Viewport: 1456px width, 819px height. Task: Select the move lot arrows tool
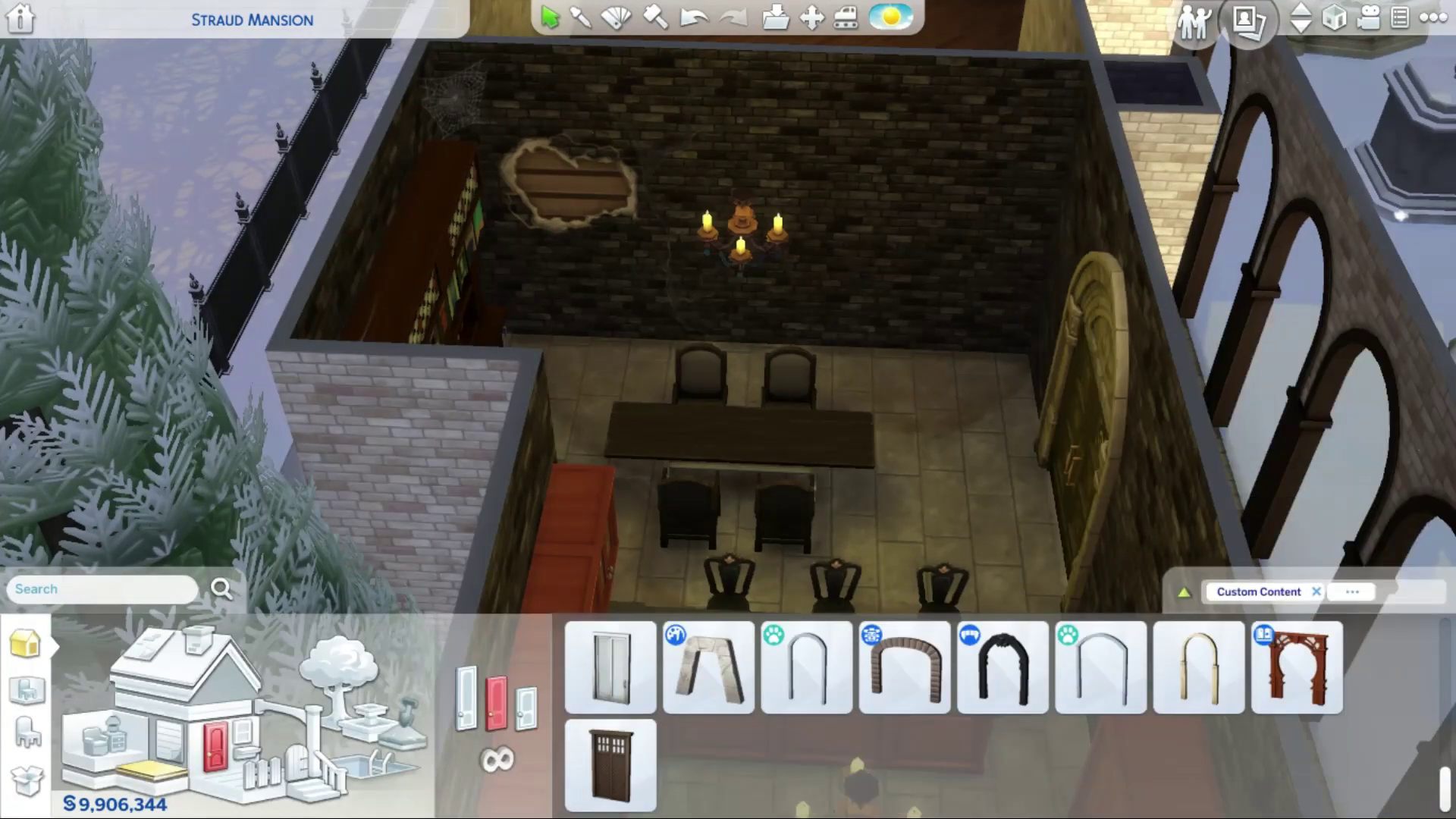[811, 17]
